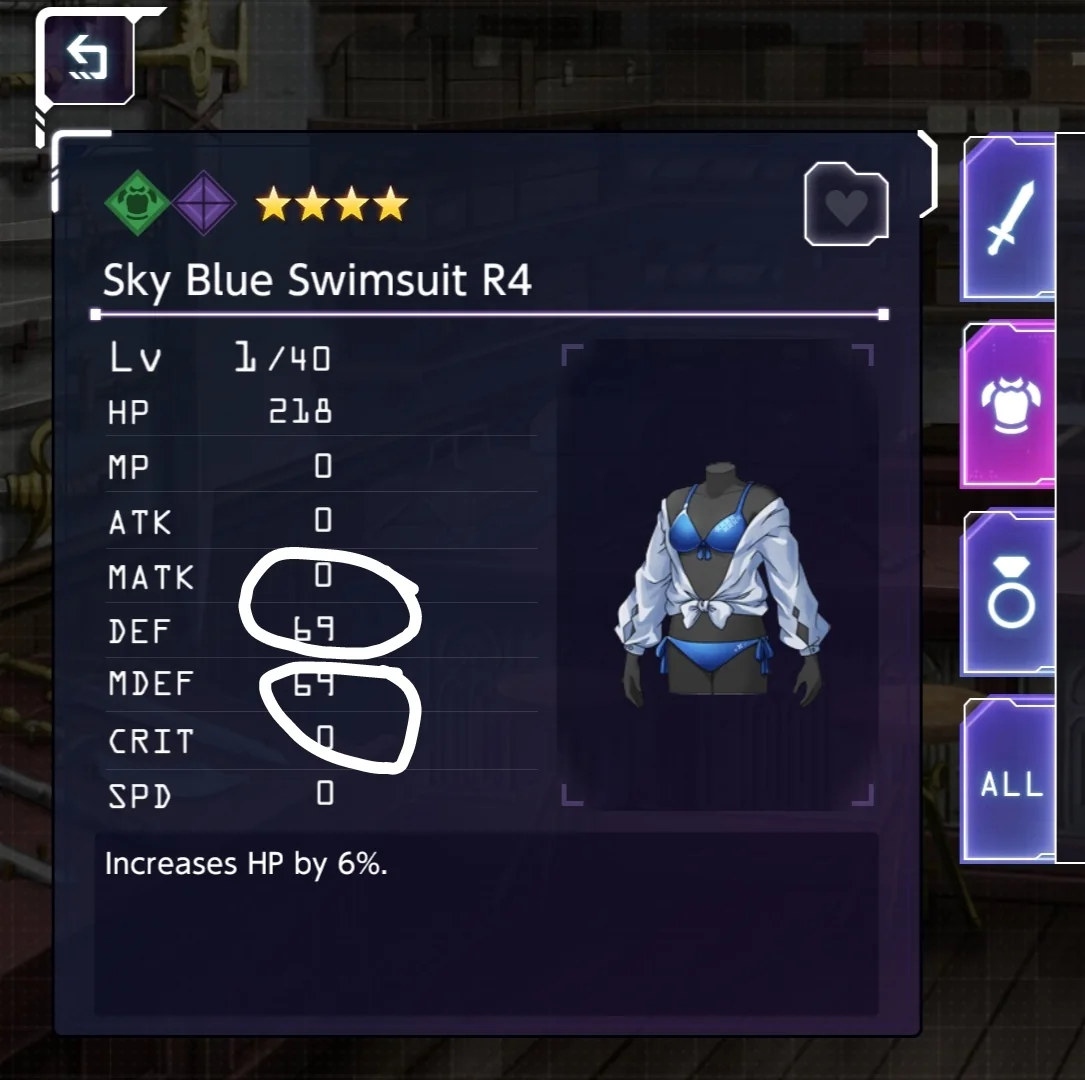Show ALL equipment categories
Image resolution: width=1085 pixels, height=1080 pixels.
[x=1011, y=783]
